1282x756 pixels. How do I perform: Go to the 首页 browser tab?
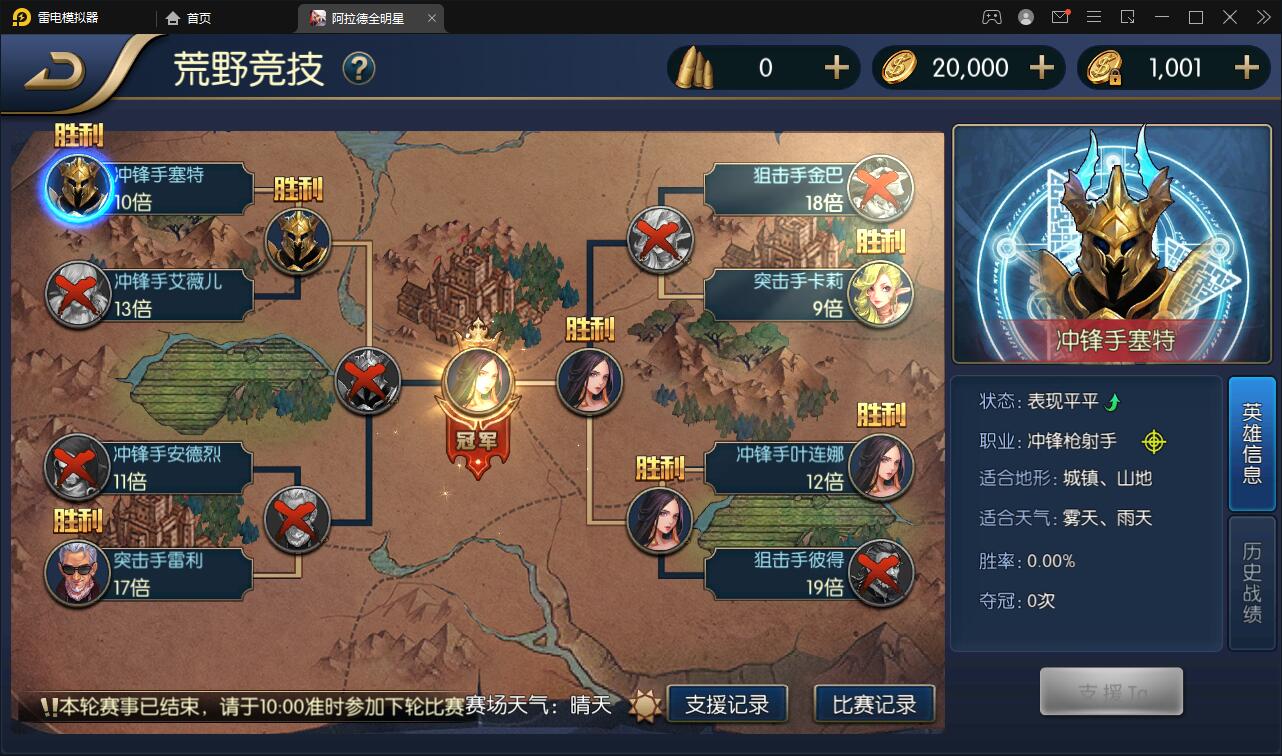[185, 17]
